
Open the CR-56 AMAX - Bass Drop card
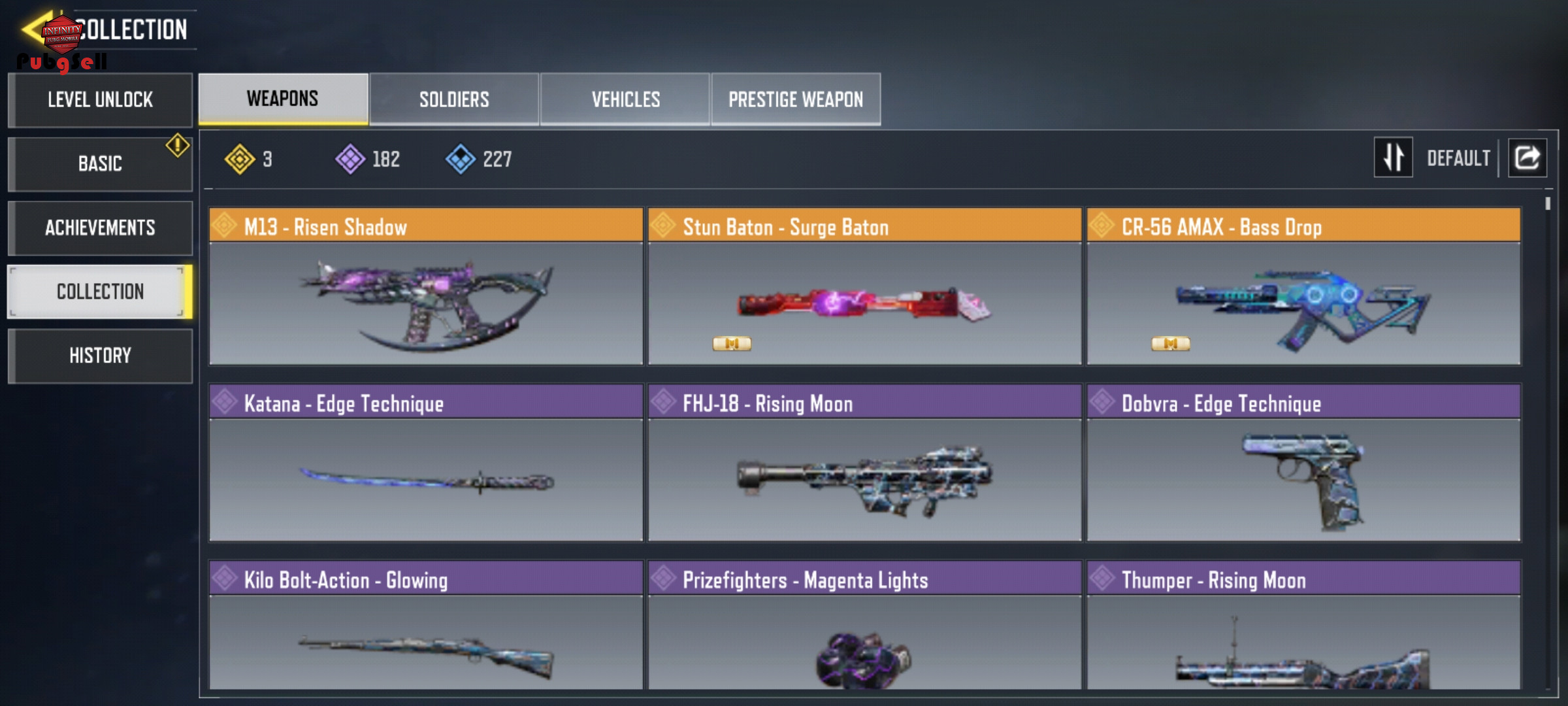click(1303, 286)
